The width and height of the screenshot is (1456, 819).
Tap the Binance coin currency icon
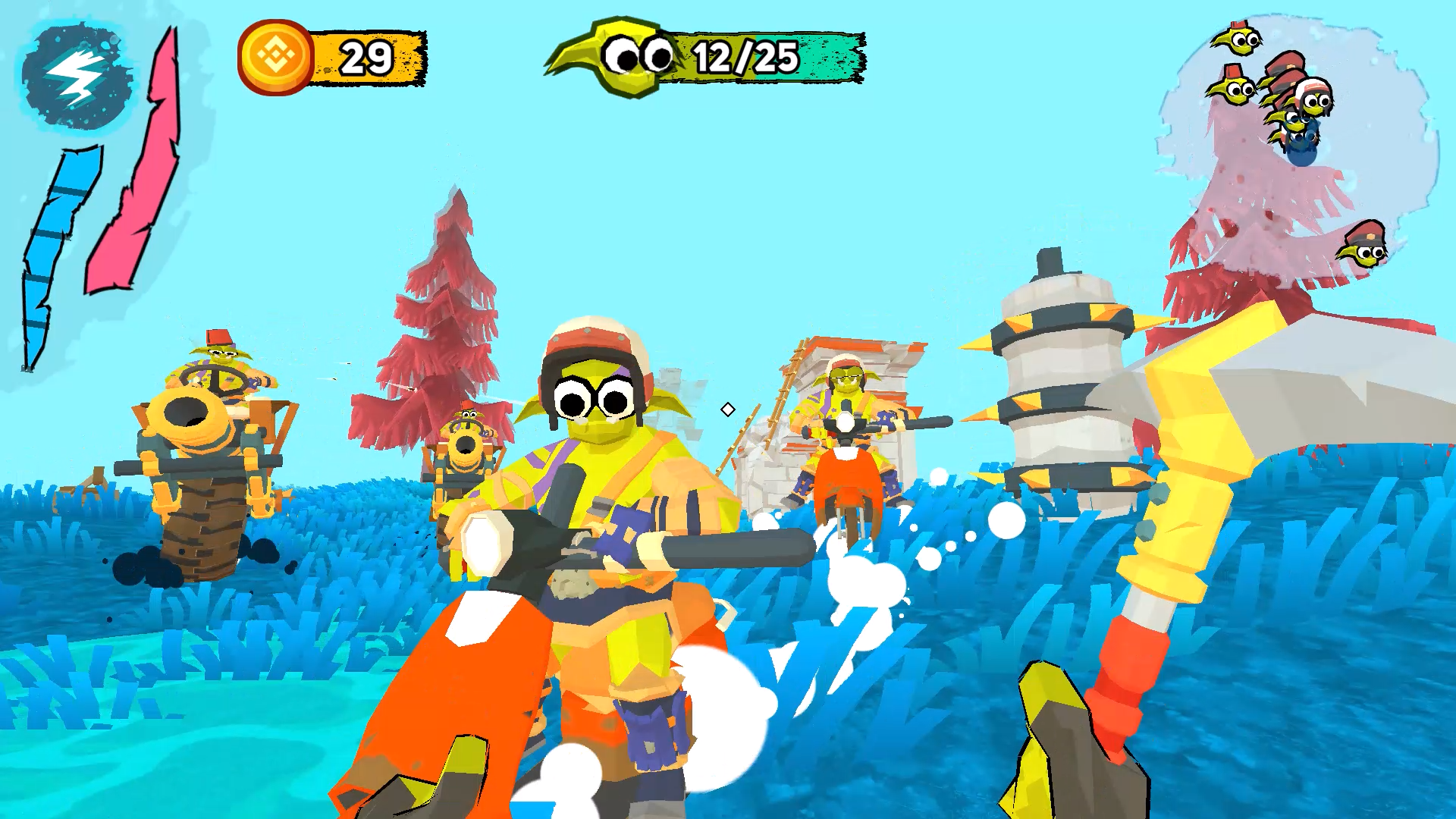[x=278, y=56]
